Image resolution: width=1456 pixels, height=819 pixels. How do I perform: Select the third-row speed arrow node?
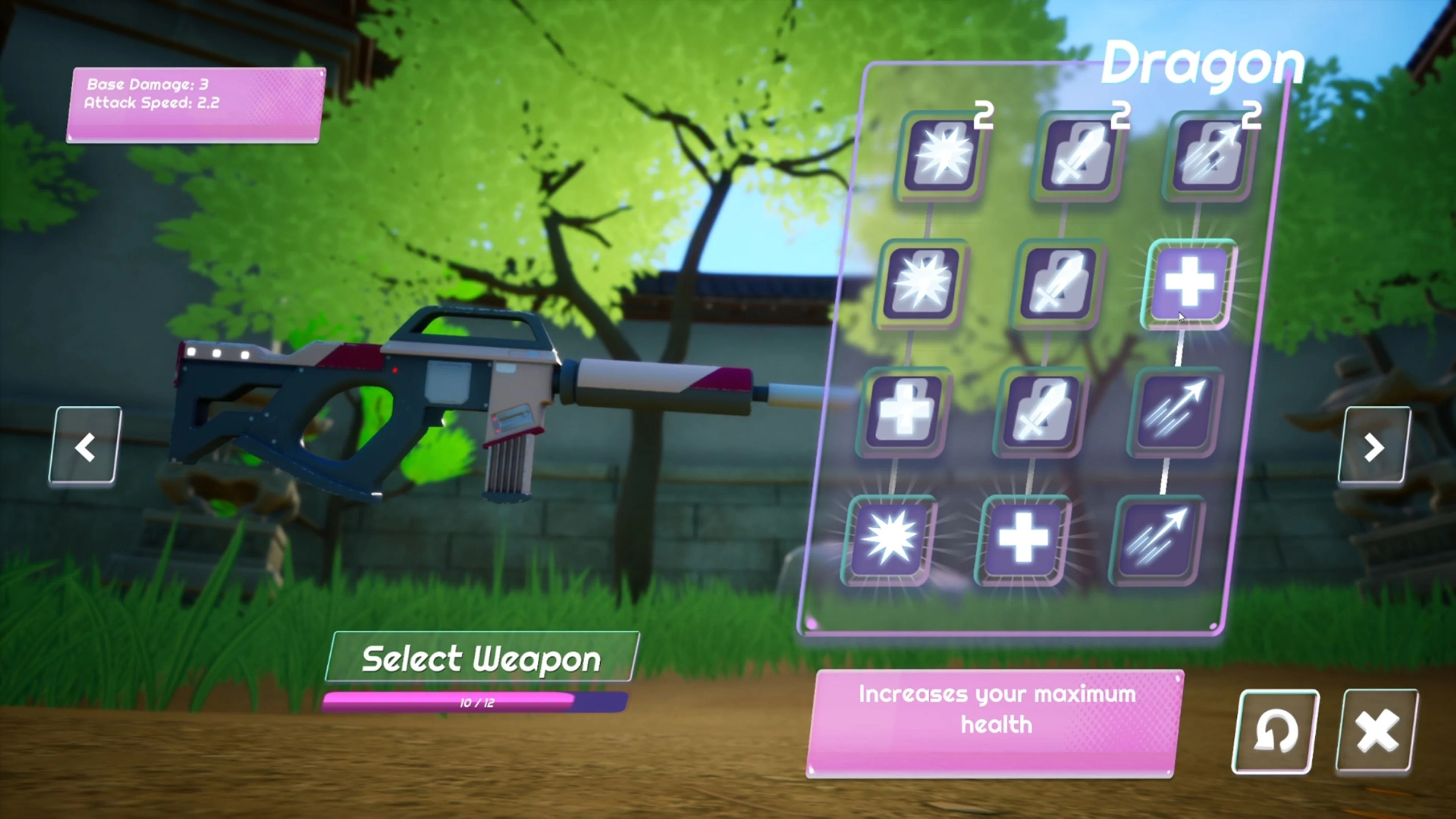[x=1173, y=413]
